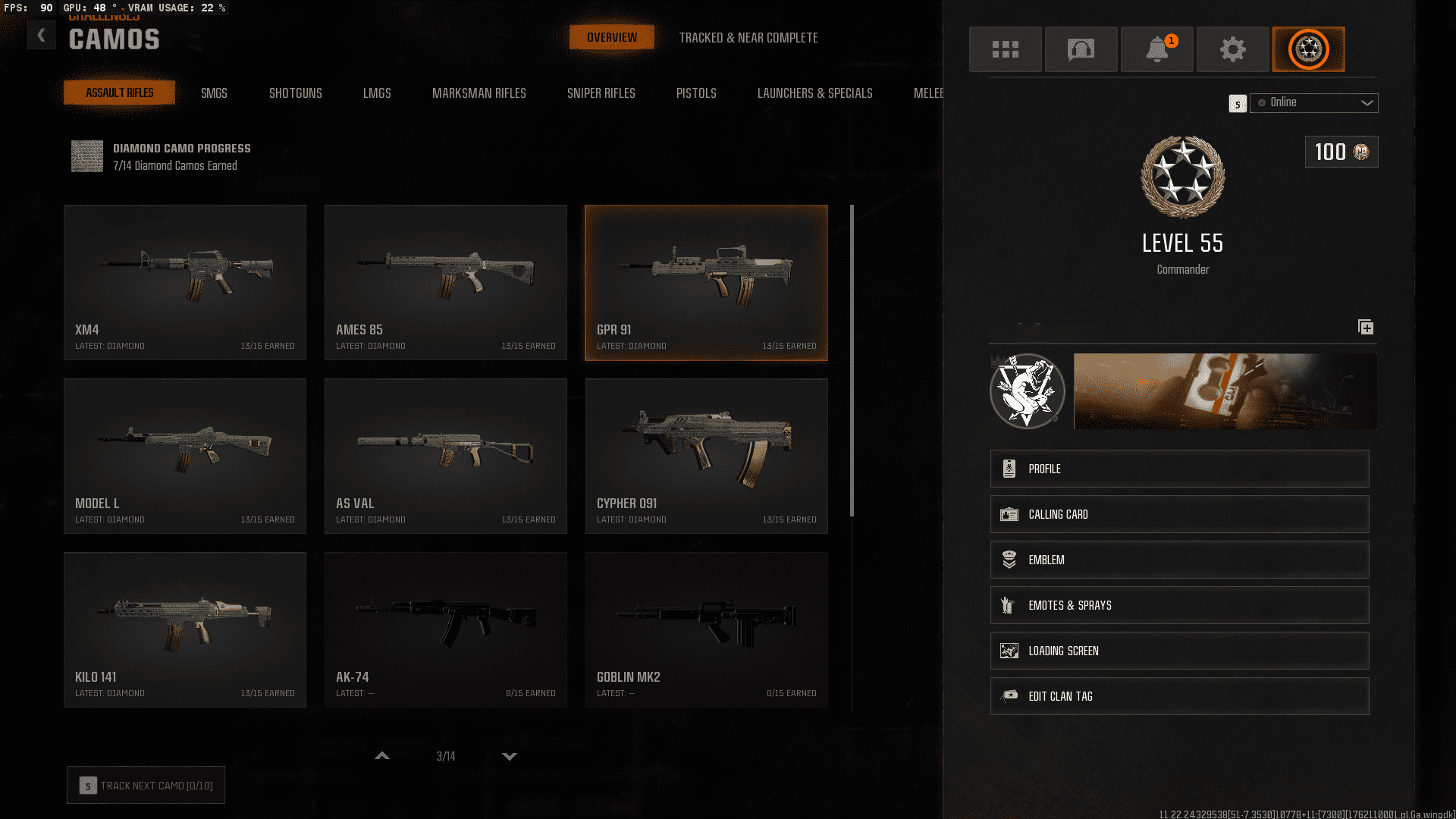Open the EMOTES & SPRAYS menu
The height and width of the screenshot is (819, 1456).
(x=1178, y=604)
